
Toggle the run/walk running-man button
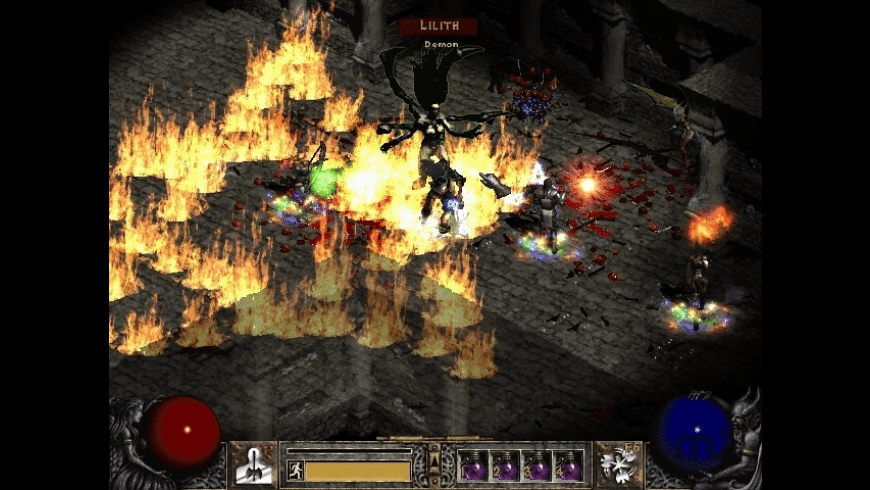[296, 471]
